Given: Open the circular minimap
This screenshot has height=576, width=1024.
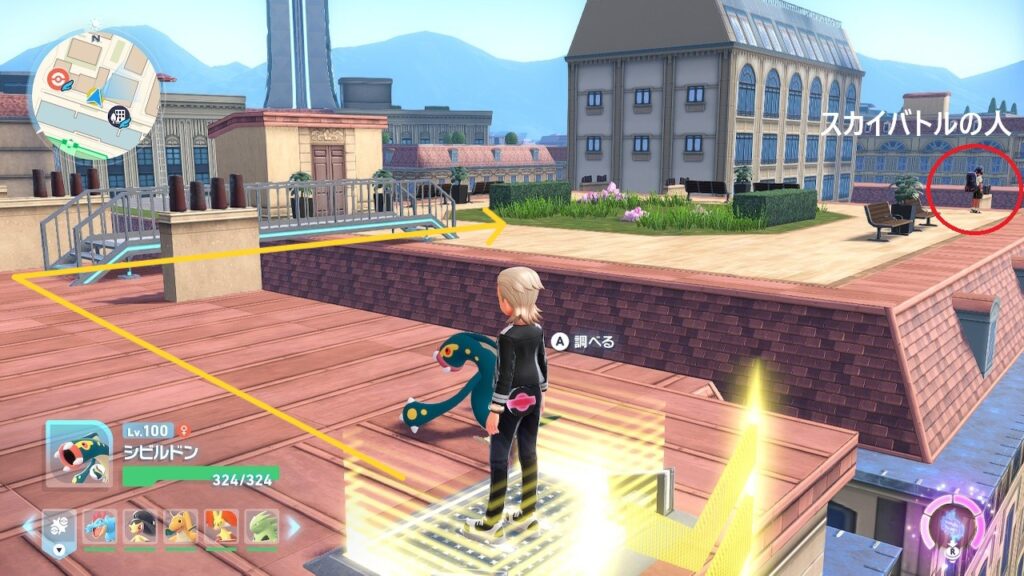Looking at the screenshot, I should (94, 93).
